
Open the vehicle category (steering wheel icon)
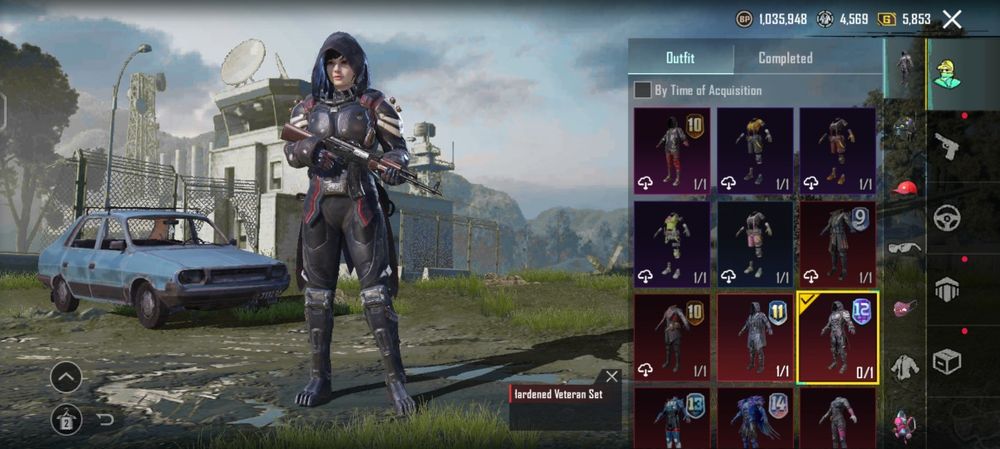click(946, 218)
